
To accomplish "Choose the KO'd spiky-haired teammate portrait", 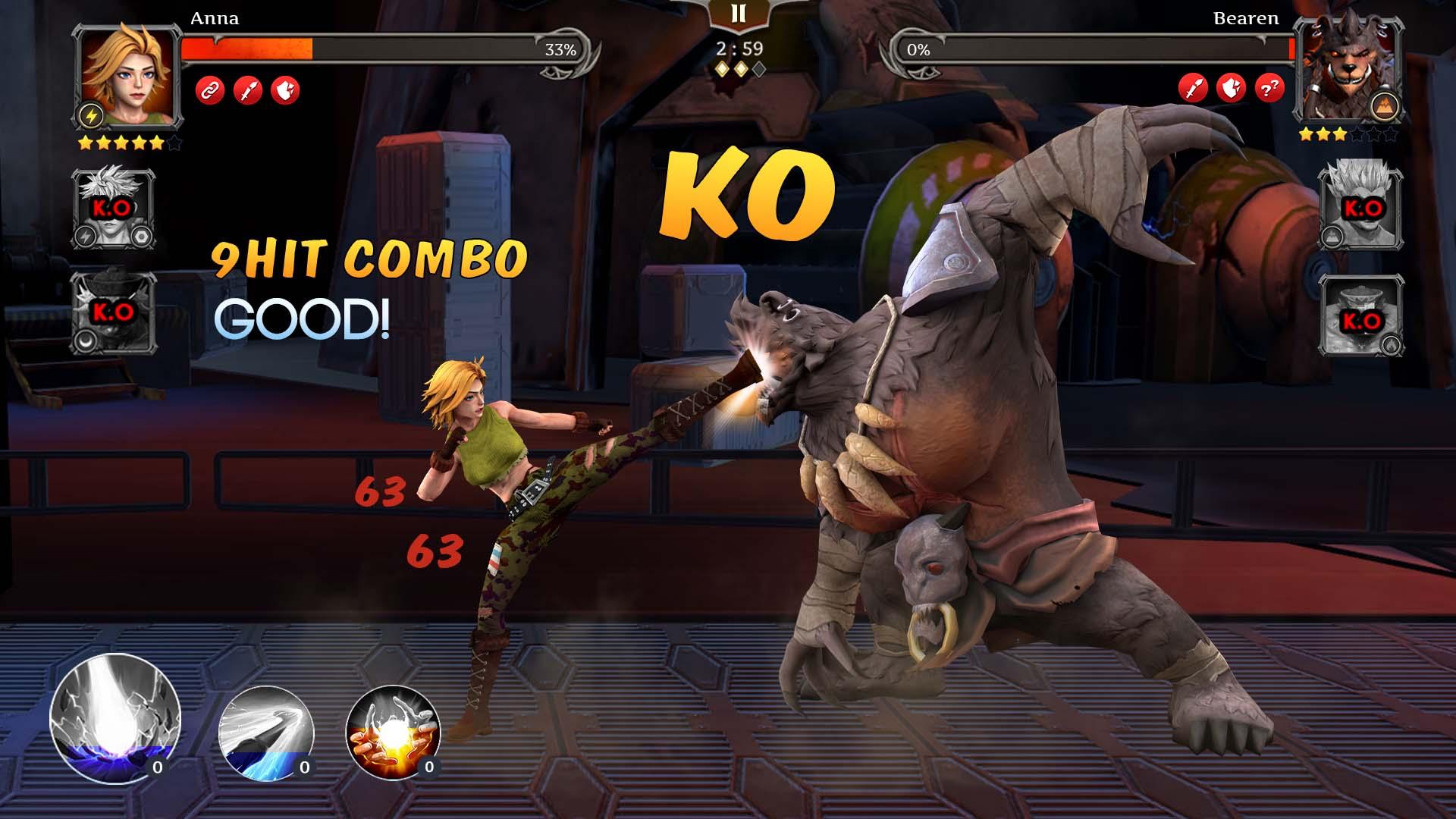I will 114,209.
